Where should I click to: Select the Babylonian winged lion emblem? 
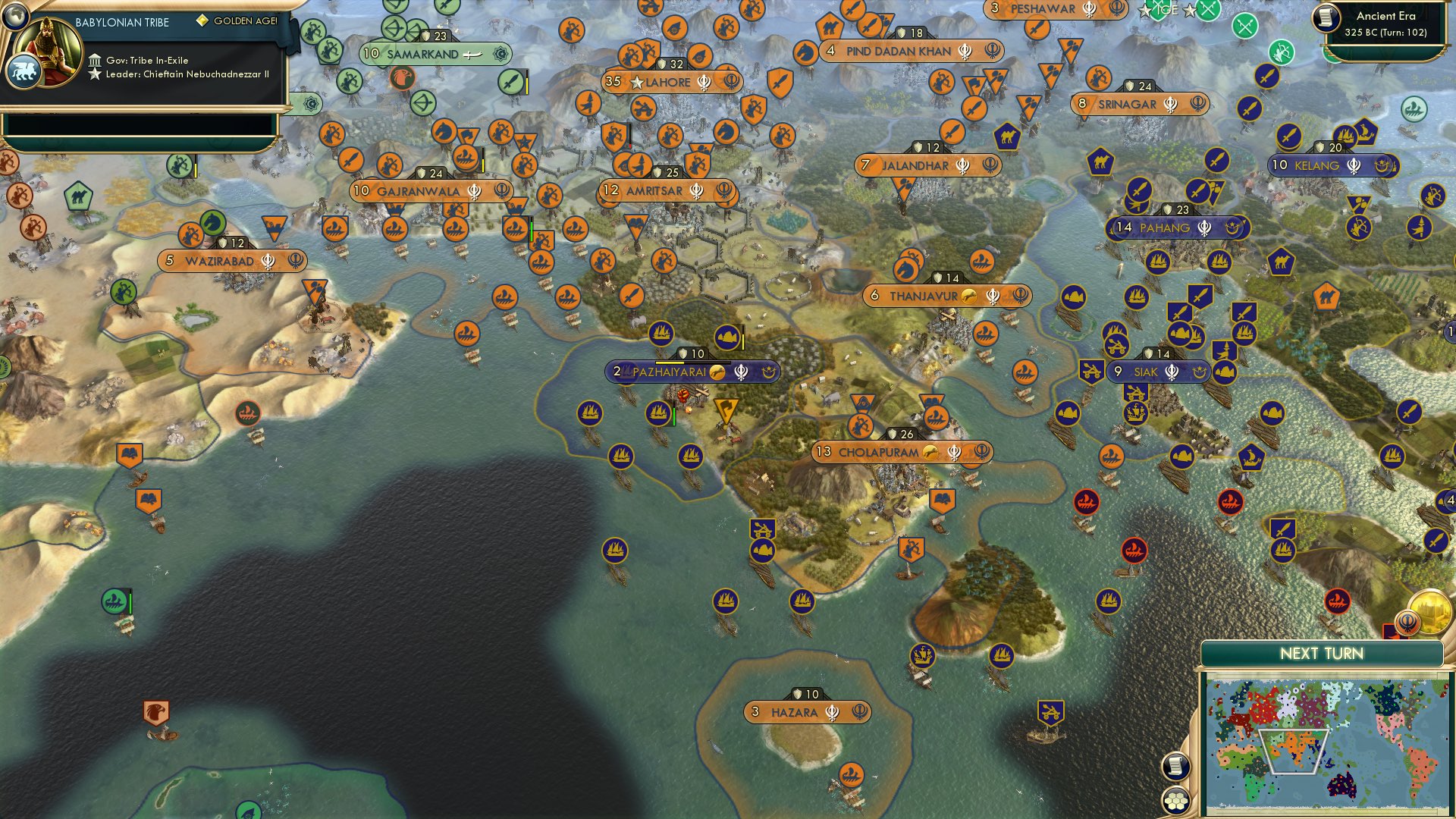(x=24, y=72)
